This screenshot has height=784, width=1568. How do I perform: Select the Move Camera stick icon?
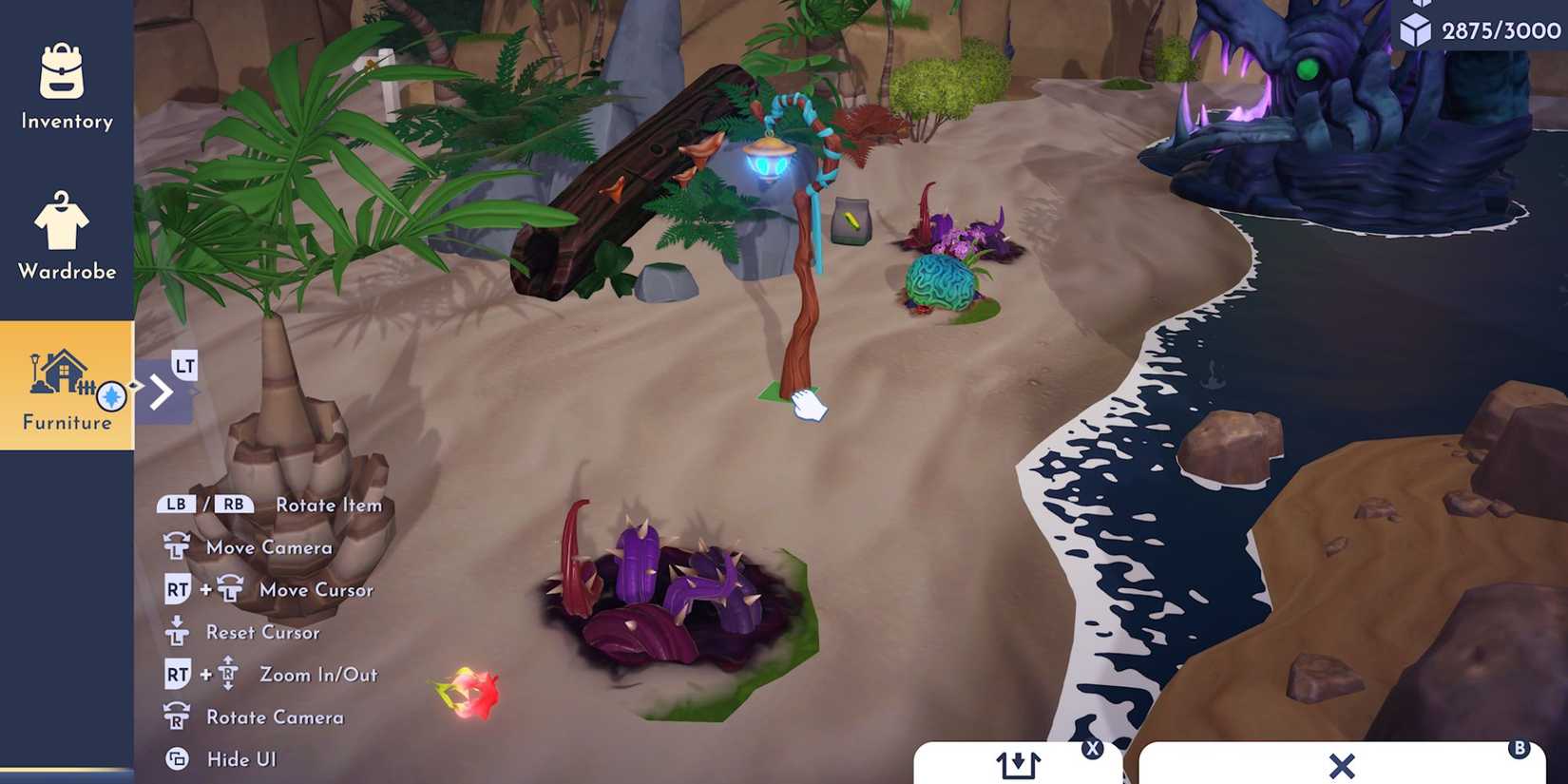coord(175,546)
